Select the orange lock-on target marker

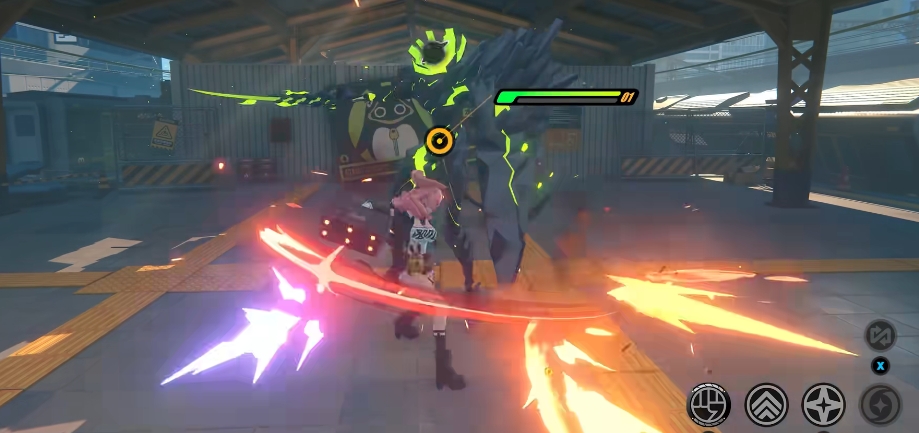[x=437, y=142]
